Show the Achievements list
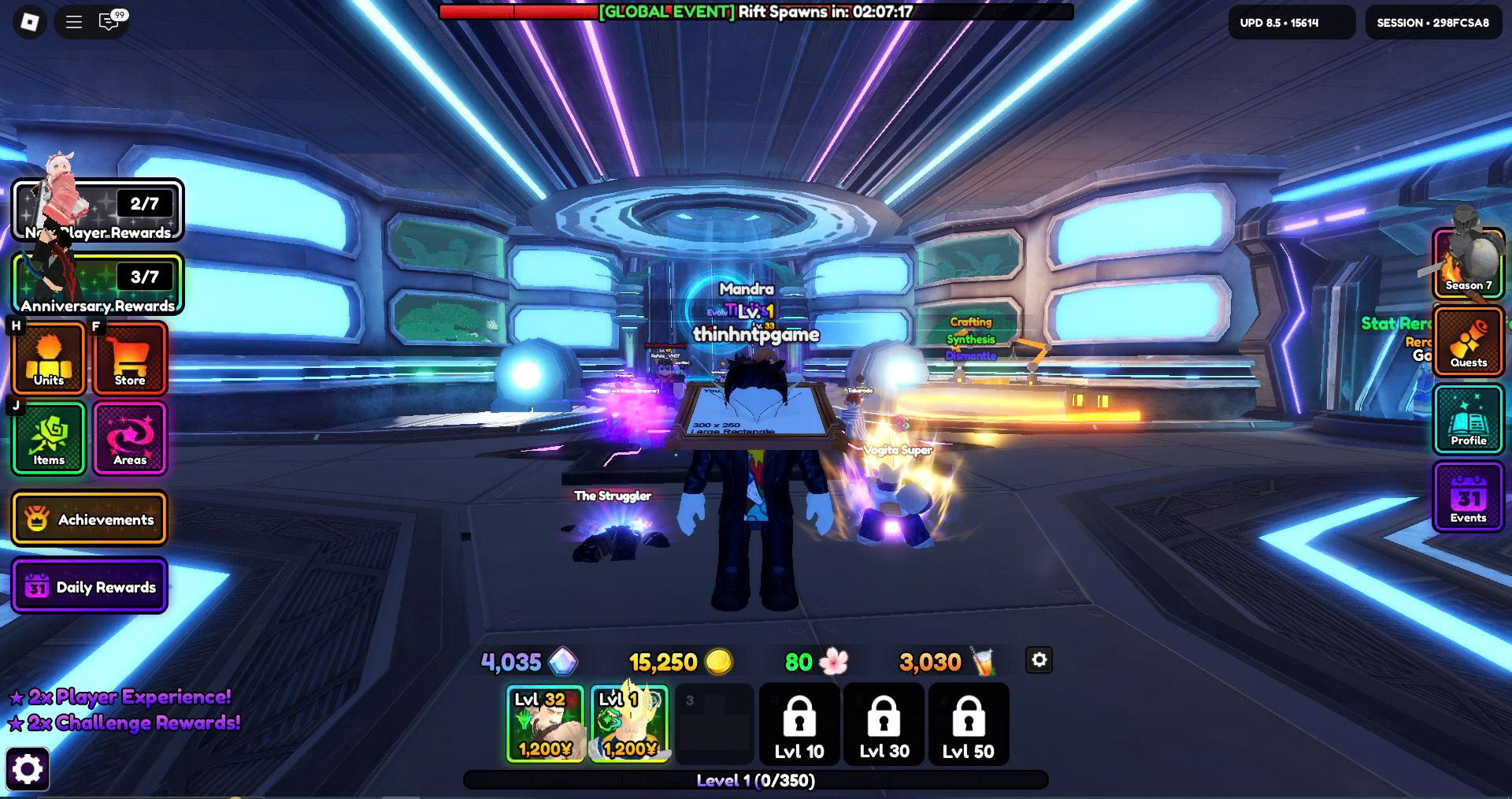Viewport: 1512px width, 799px height. (x=90, y=518)
